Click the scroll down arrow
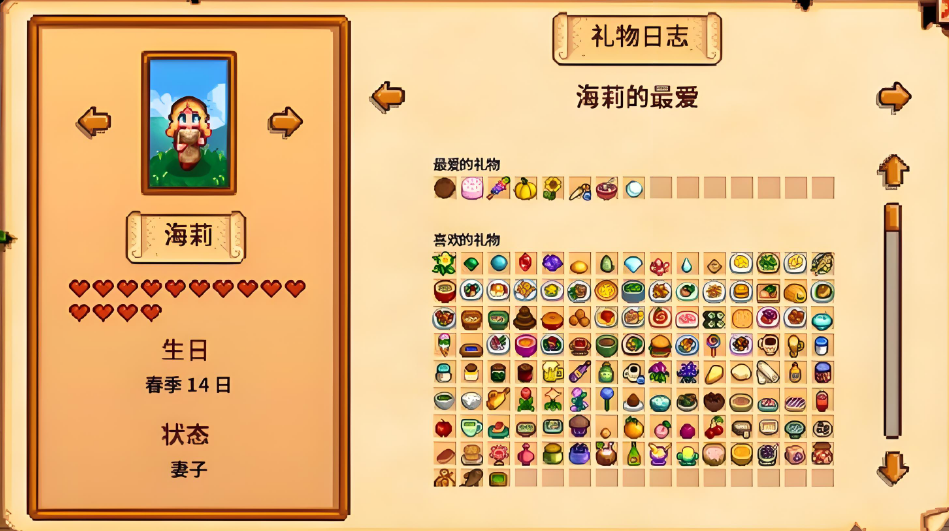Image resolution: width=949 pixels, height=531 pixels. (893, 467)
